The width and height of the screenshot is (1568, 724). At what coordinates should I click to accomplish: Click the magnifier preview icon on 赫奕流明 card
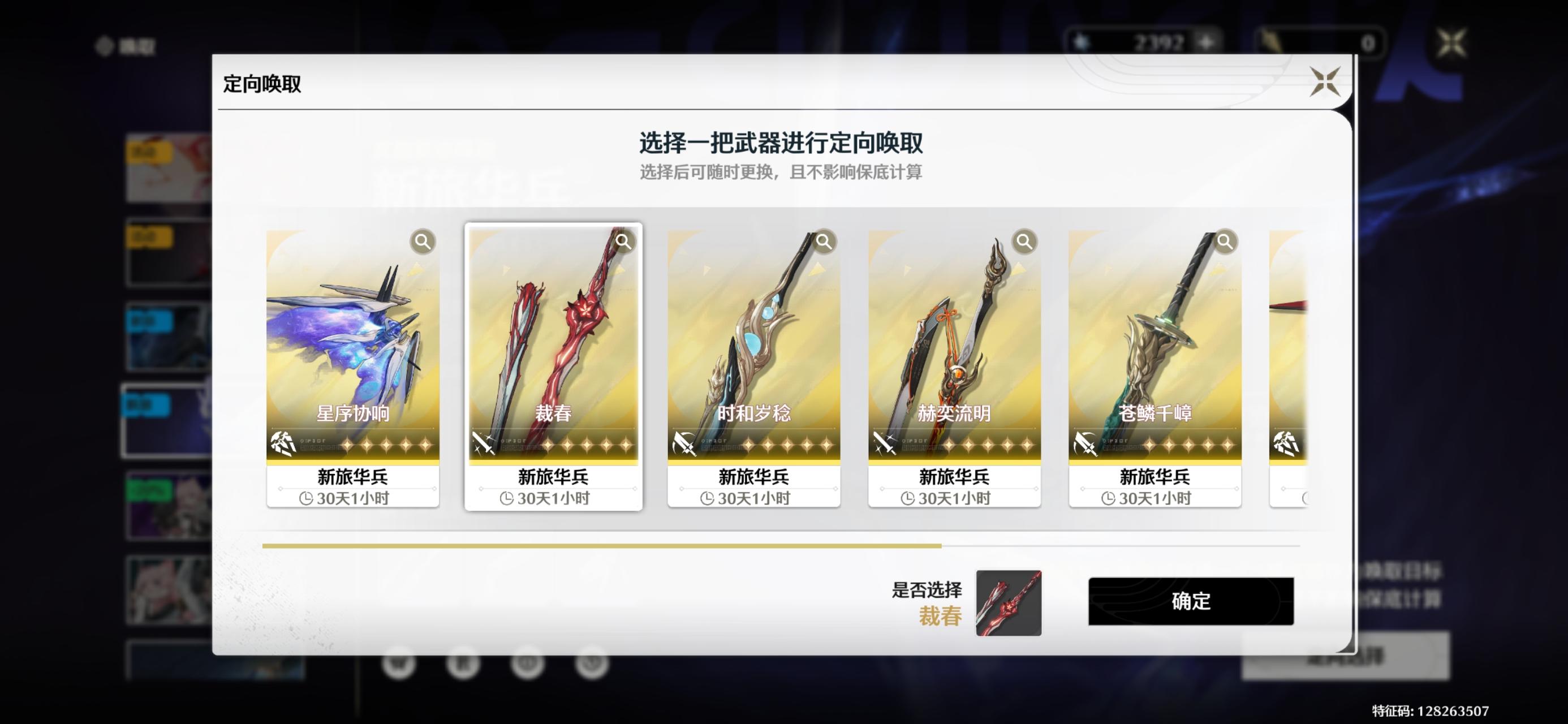[x=1024, y=241]
